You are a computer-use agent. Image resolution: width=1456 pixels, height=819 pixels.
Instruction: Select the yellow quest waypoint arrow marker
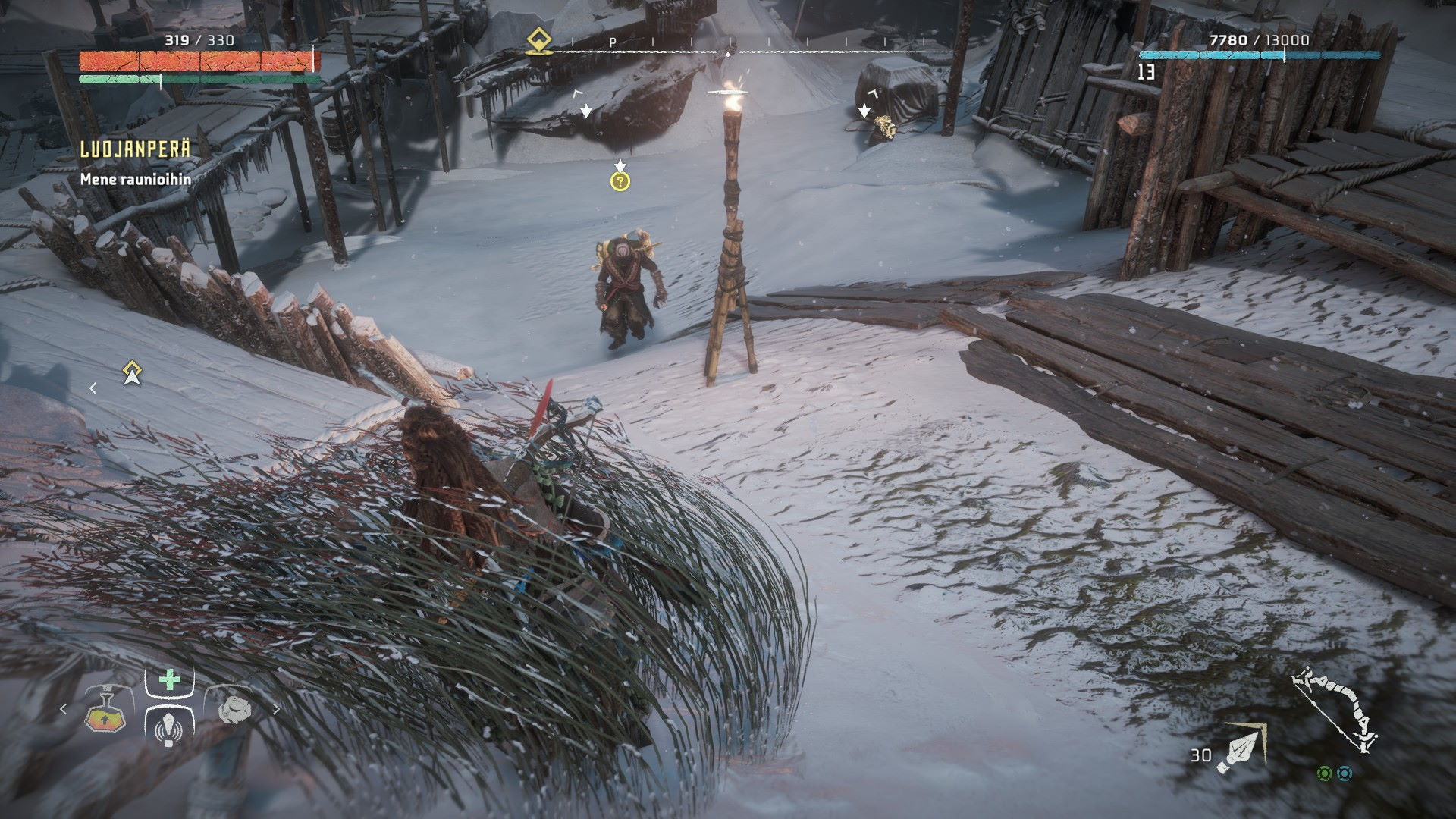133,372
